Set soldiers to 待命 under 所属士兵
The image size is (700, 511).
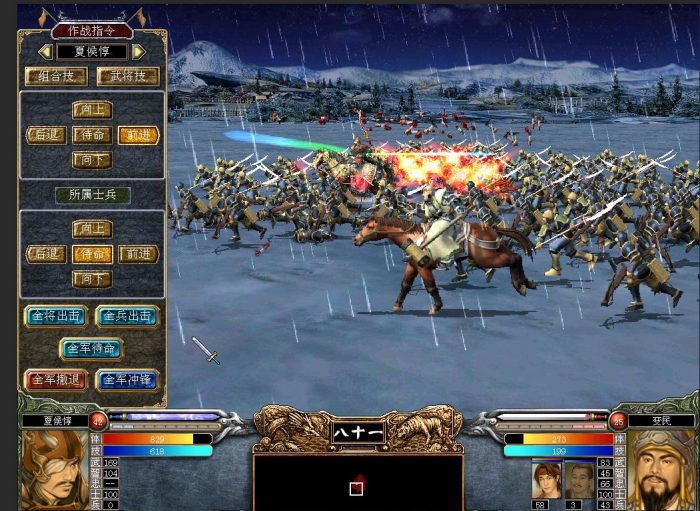[92, 254]
